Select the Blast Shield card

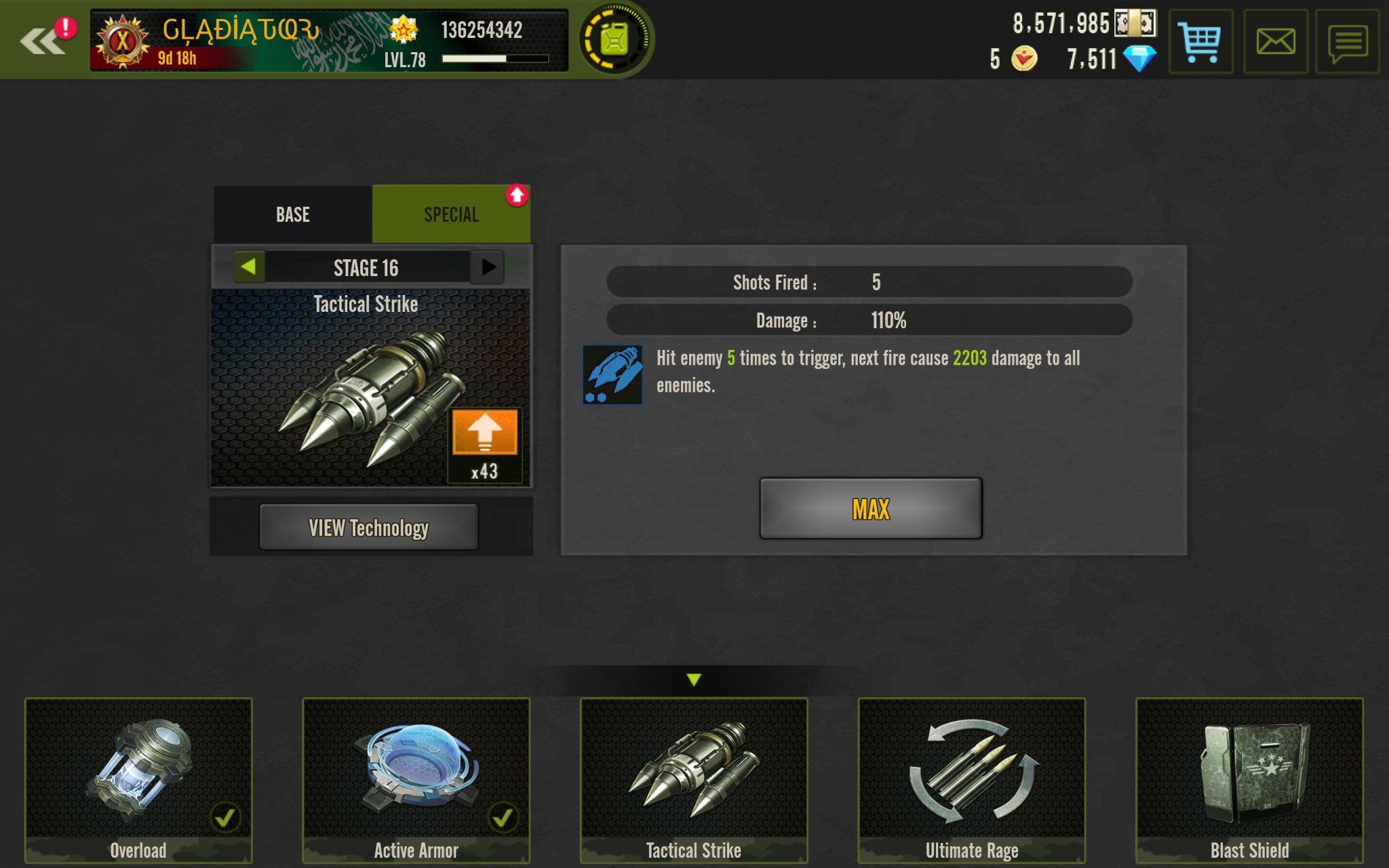click(x=1249, y=780)
